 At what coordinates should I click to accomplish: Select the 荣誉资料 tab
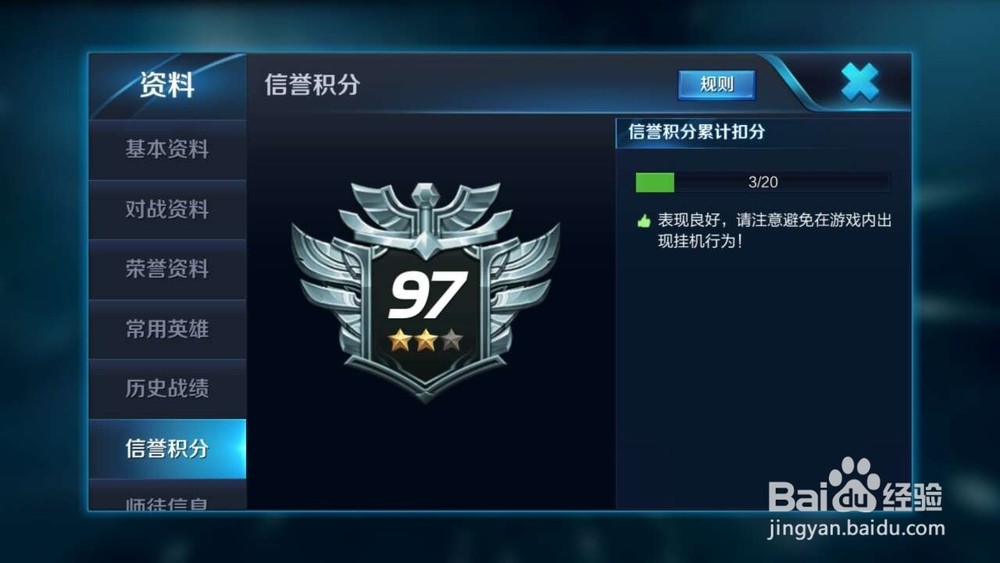(167, 269)
